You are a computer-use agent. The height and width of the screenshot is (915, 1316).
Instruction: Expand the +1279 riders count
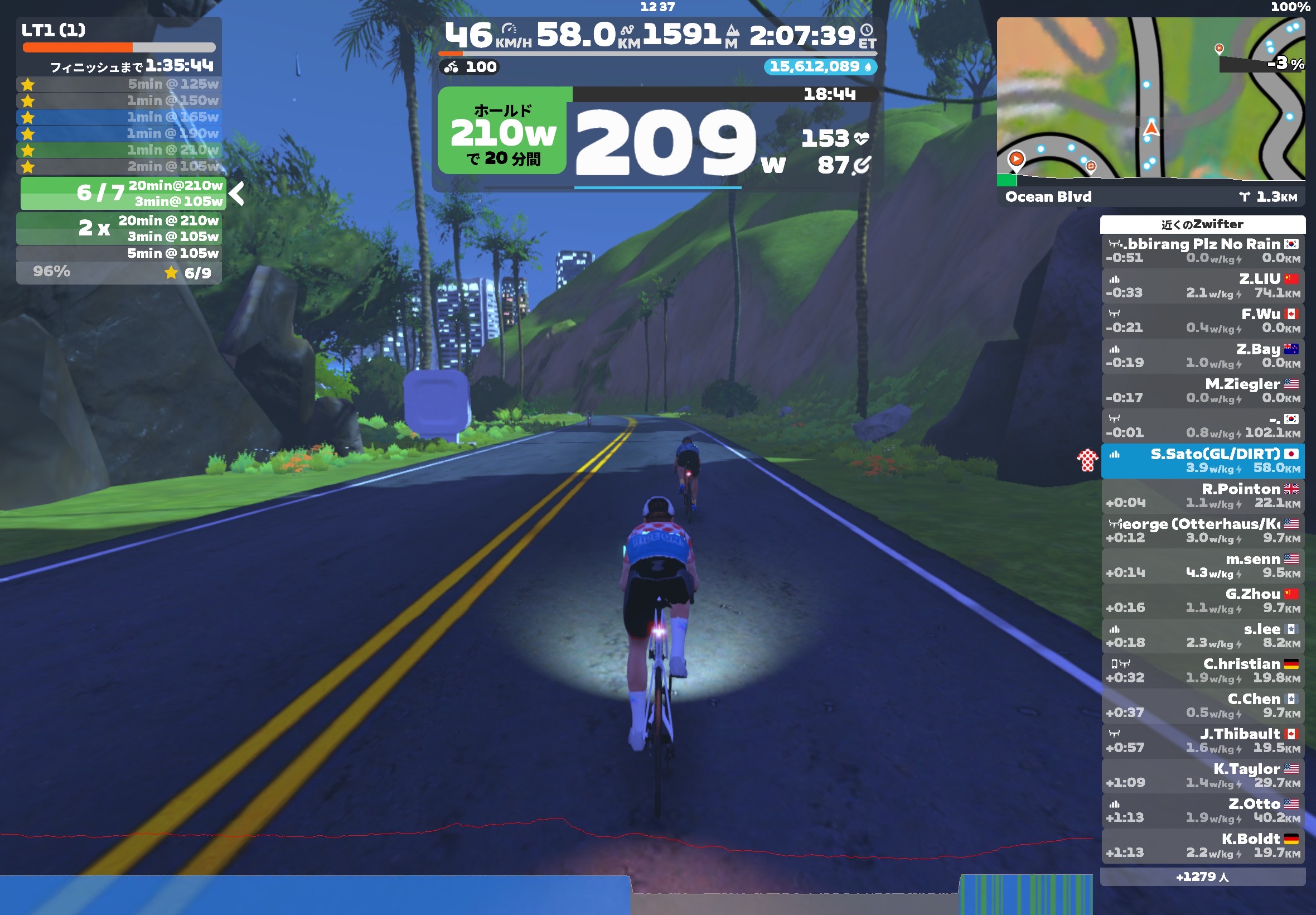click(1203, 877)
